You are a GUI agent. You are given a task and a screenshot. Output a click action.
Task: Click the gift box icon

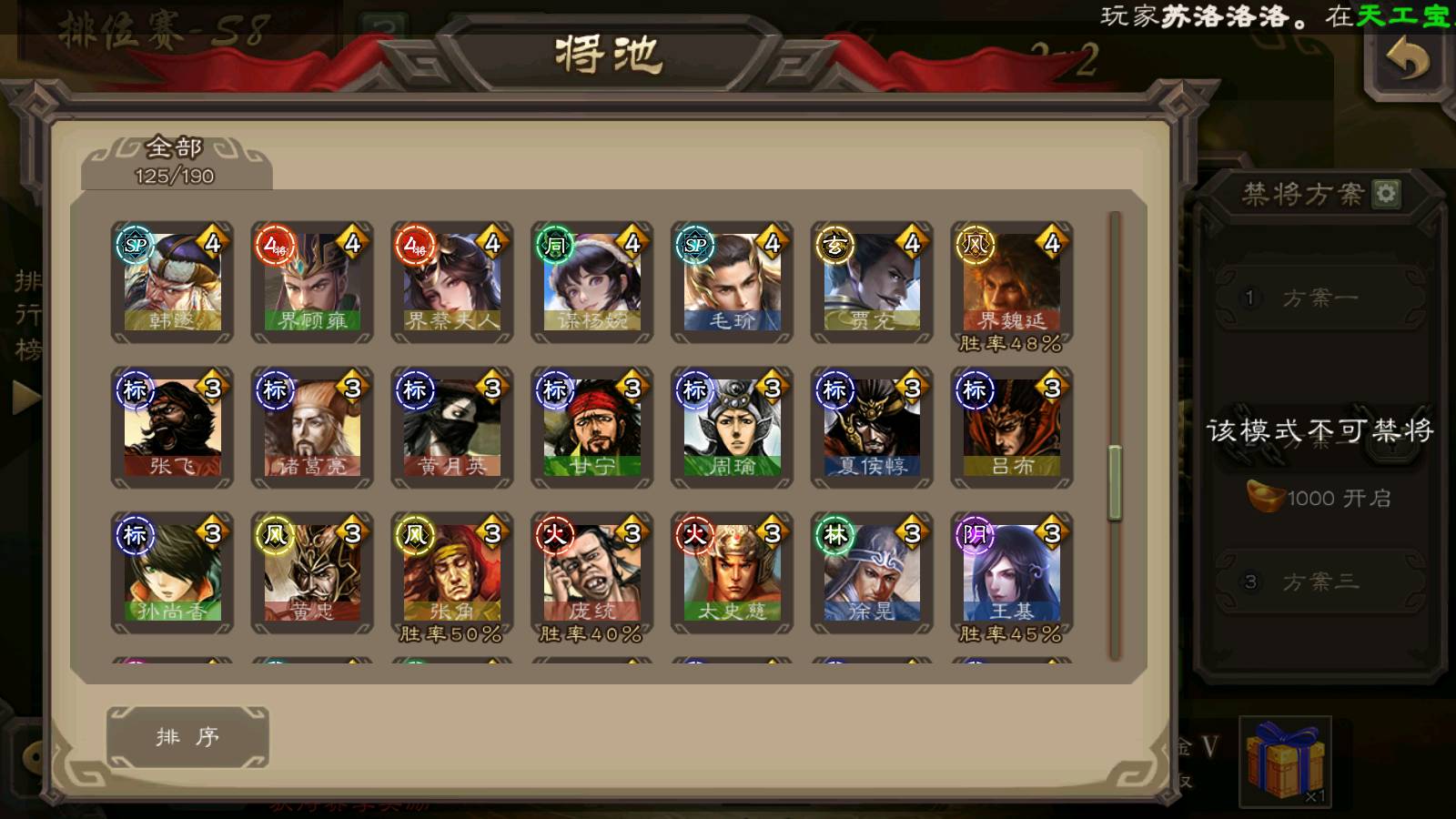click(x=1284, y=762)
